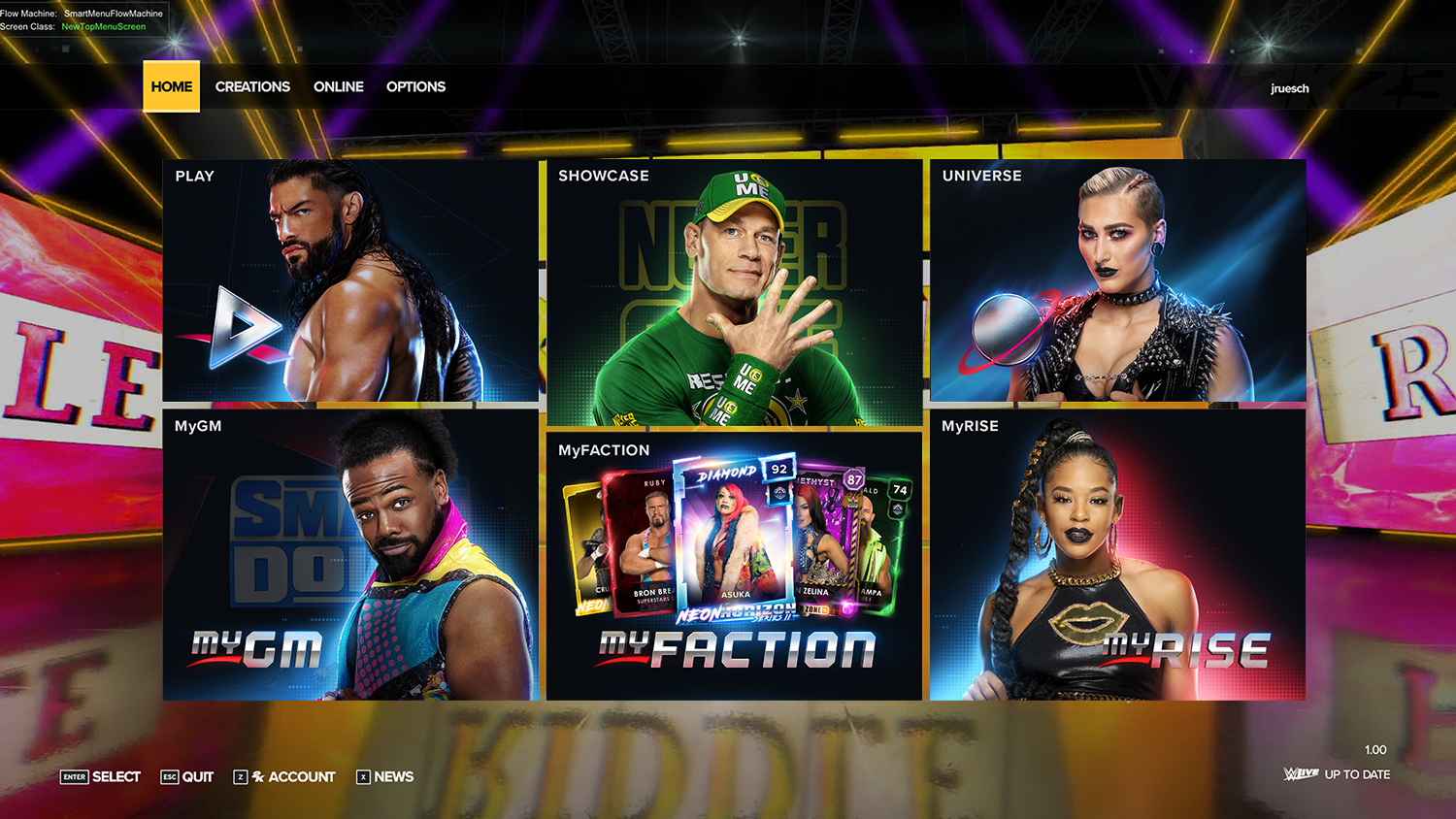Screen dimensions: 1456x819
Task: Click the QUIT option
Action: point(187,777)
